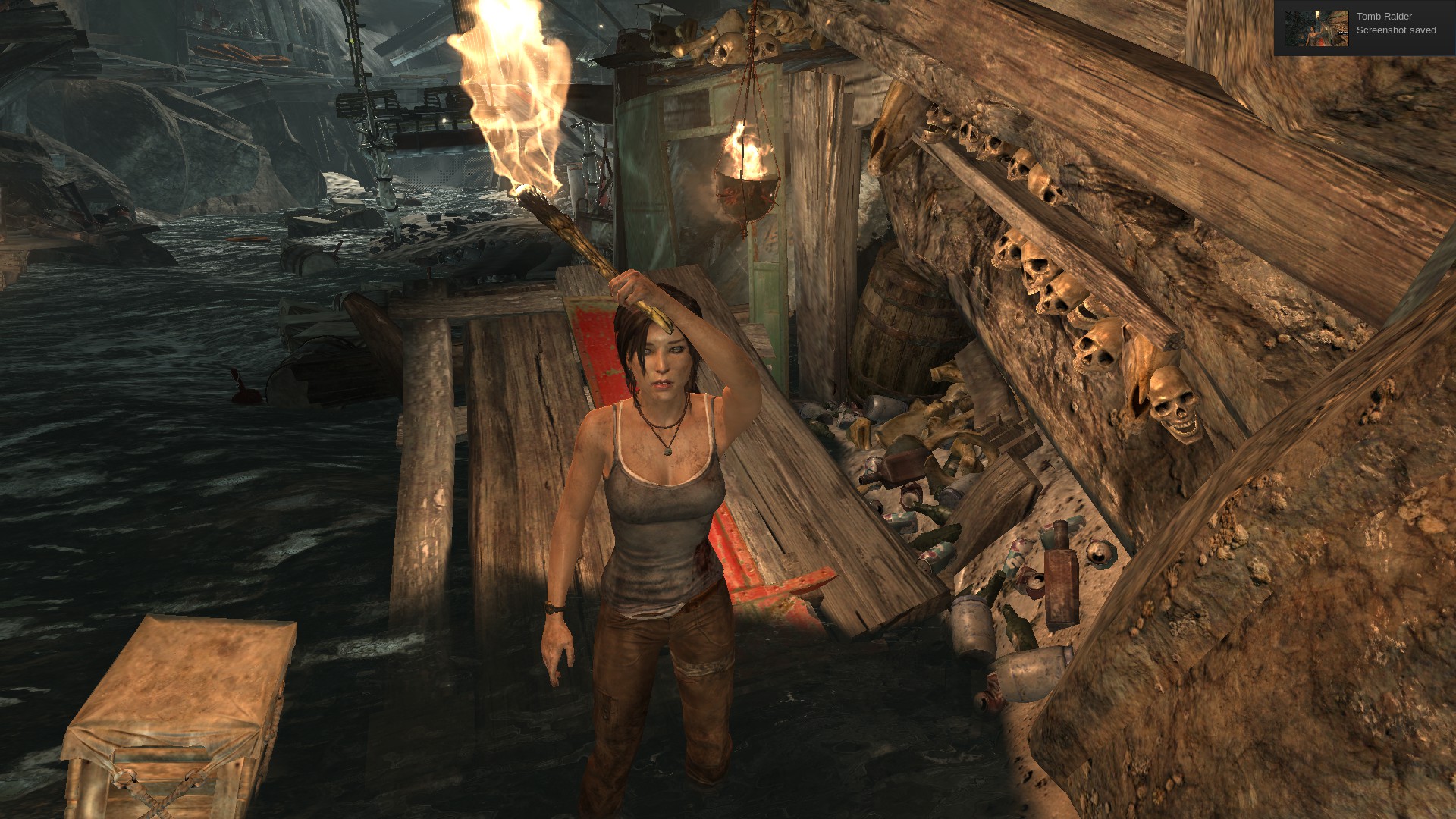
Task: Click the Tomb Raider screenshot thumbnail
Action: pos(1316,28)
